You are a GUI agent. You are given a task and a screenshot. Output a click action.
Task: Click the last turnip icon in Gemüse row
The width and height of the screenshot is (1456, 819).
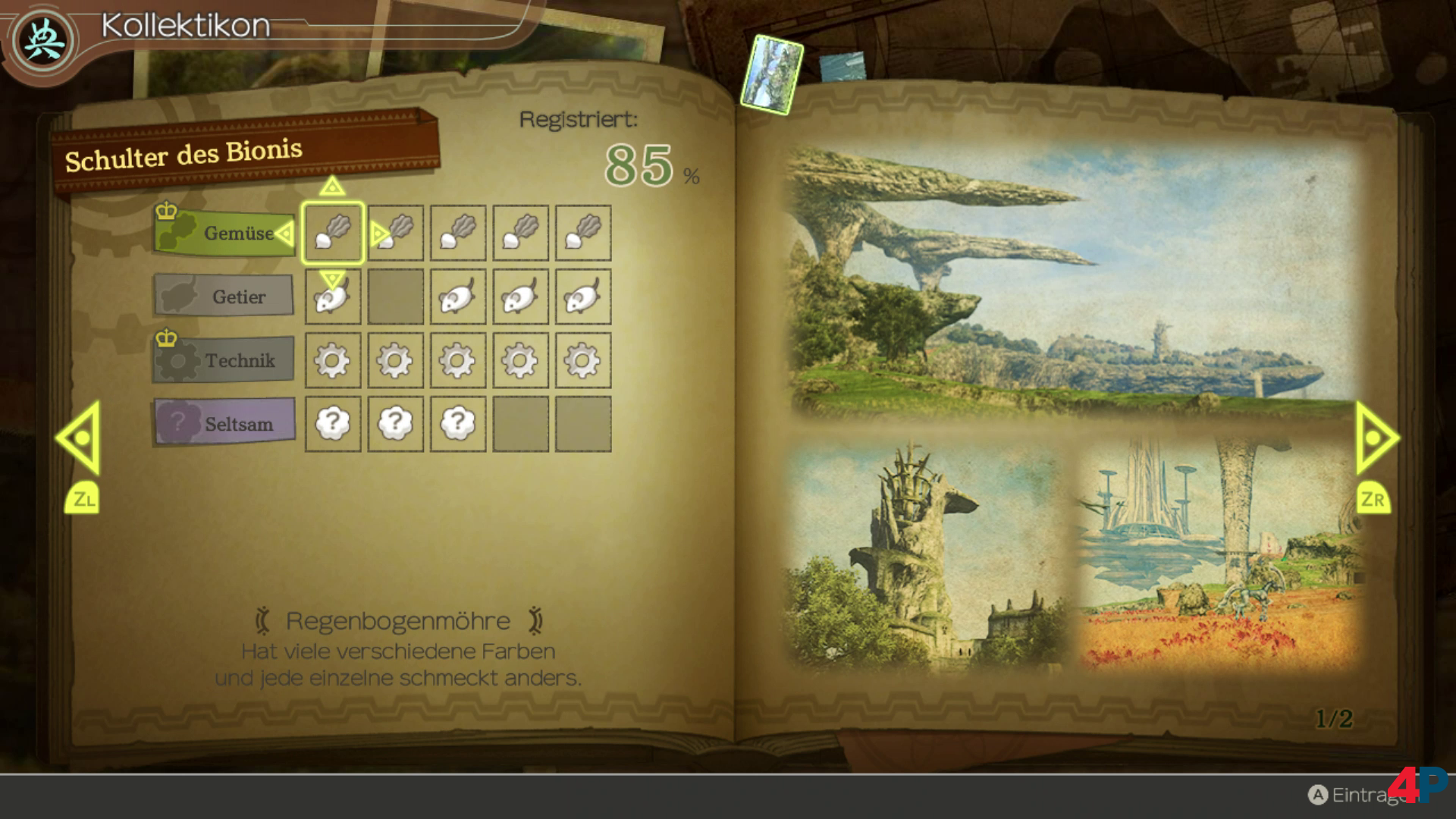[x=583, y=233]
